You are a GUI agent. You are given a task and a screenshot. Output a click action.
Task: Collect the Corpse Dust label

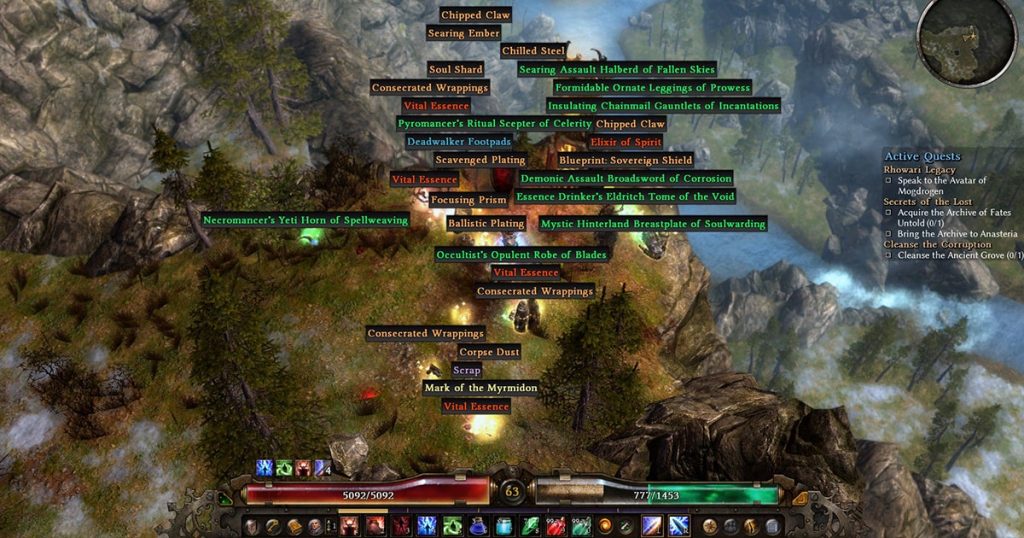click(489, 352)
